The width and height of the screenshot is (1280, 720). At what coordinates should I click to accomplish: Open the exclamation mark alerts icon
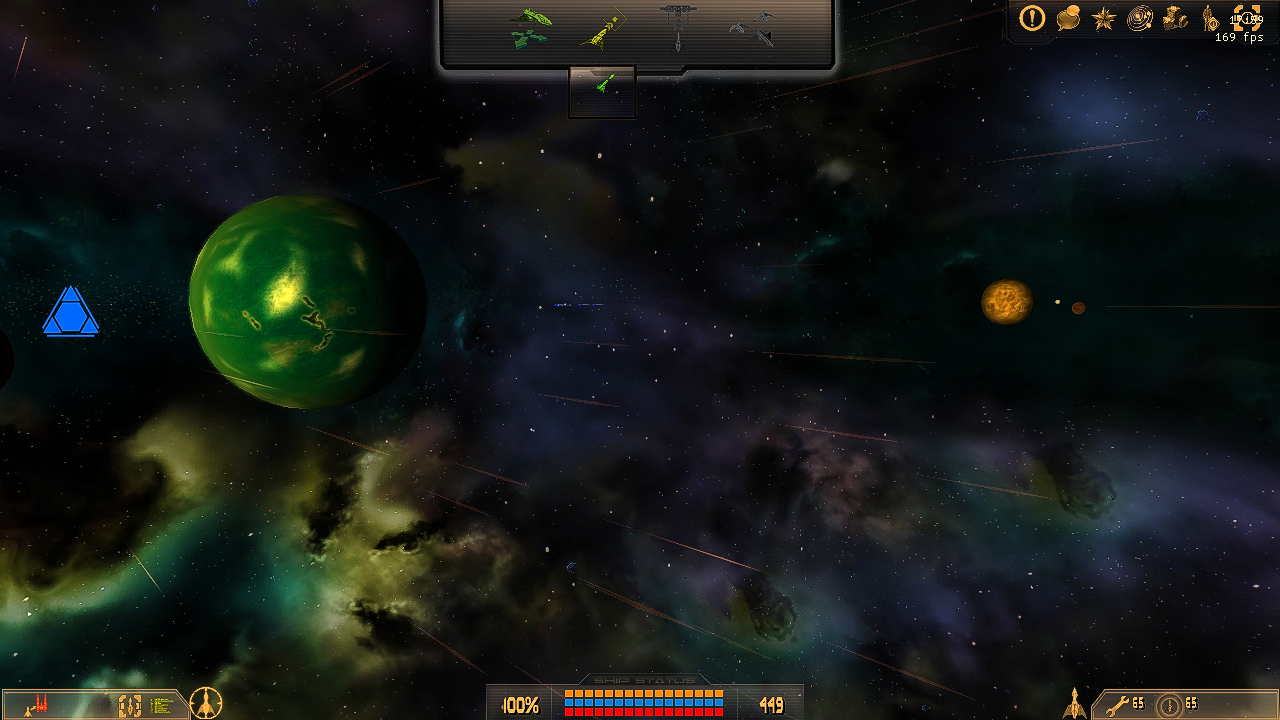tap(1032, 17)
